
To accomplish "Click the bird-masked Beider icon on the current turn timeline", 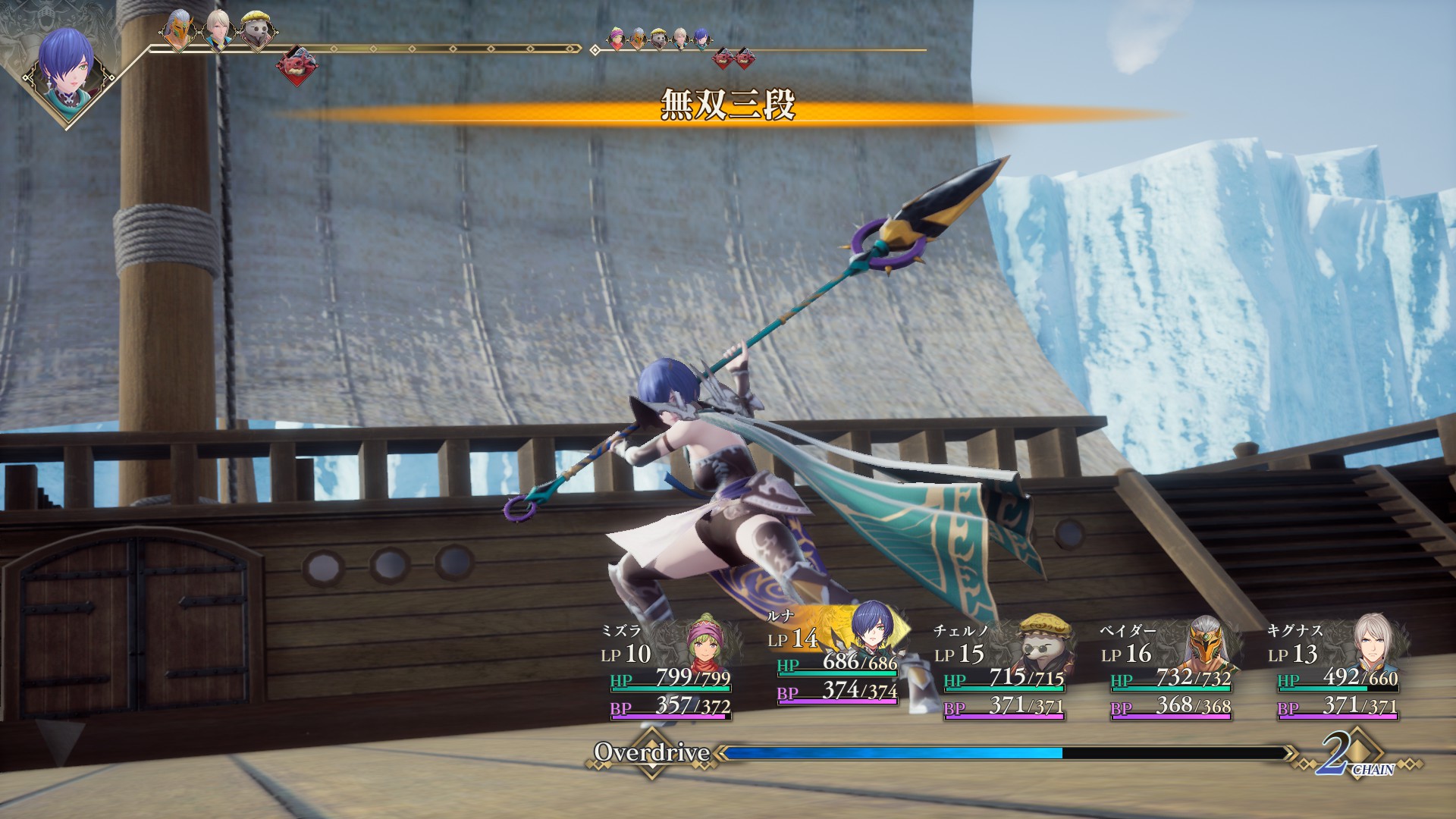I will [x=177, y=30].
